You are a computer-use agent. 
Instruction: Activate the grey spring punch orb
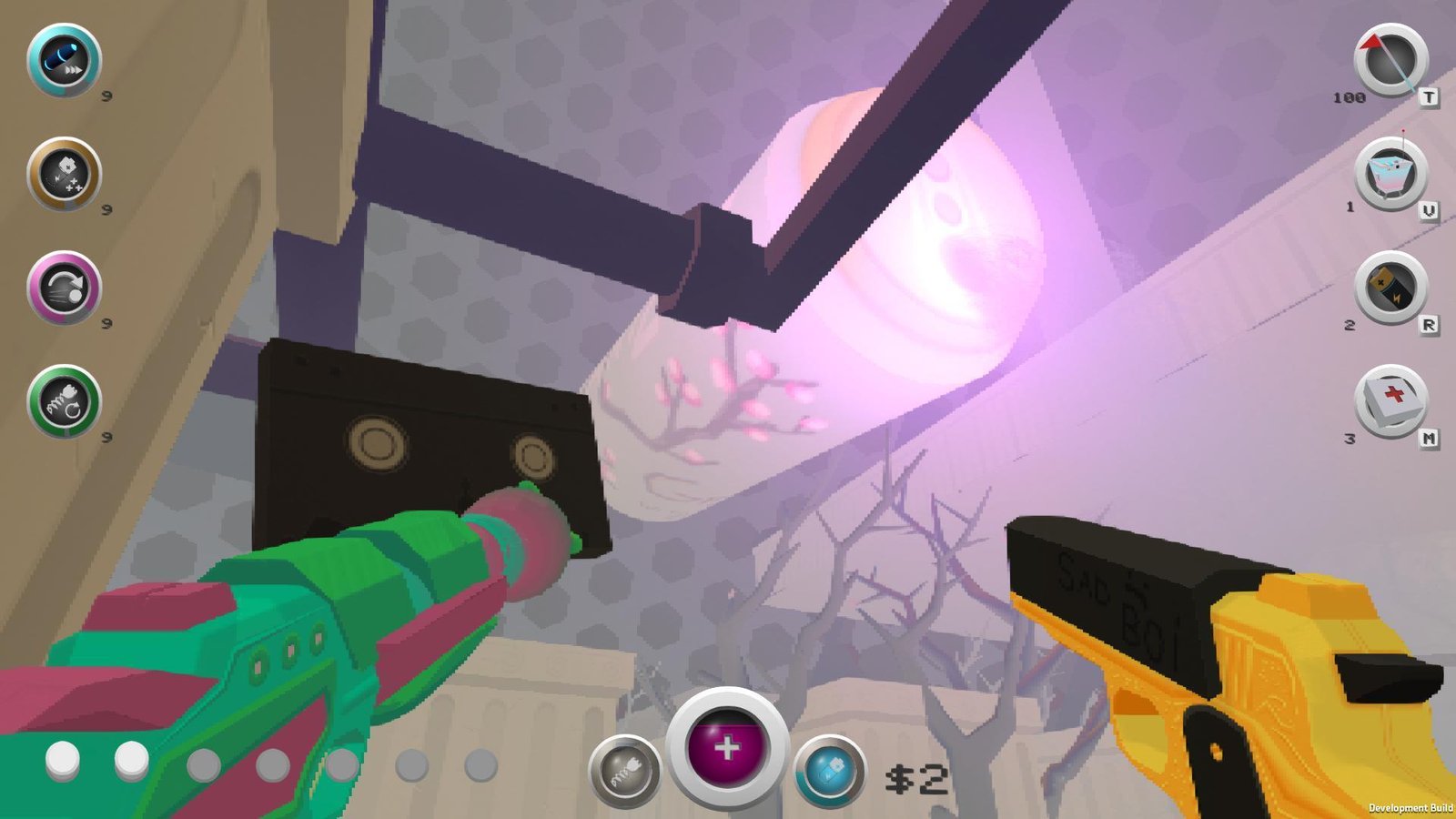point(624,772)
